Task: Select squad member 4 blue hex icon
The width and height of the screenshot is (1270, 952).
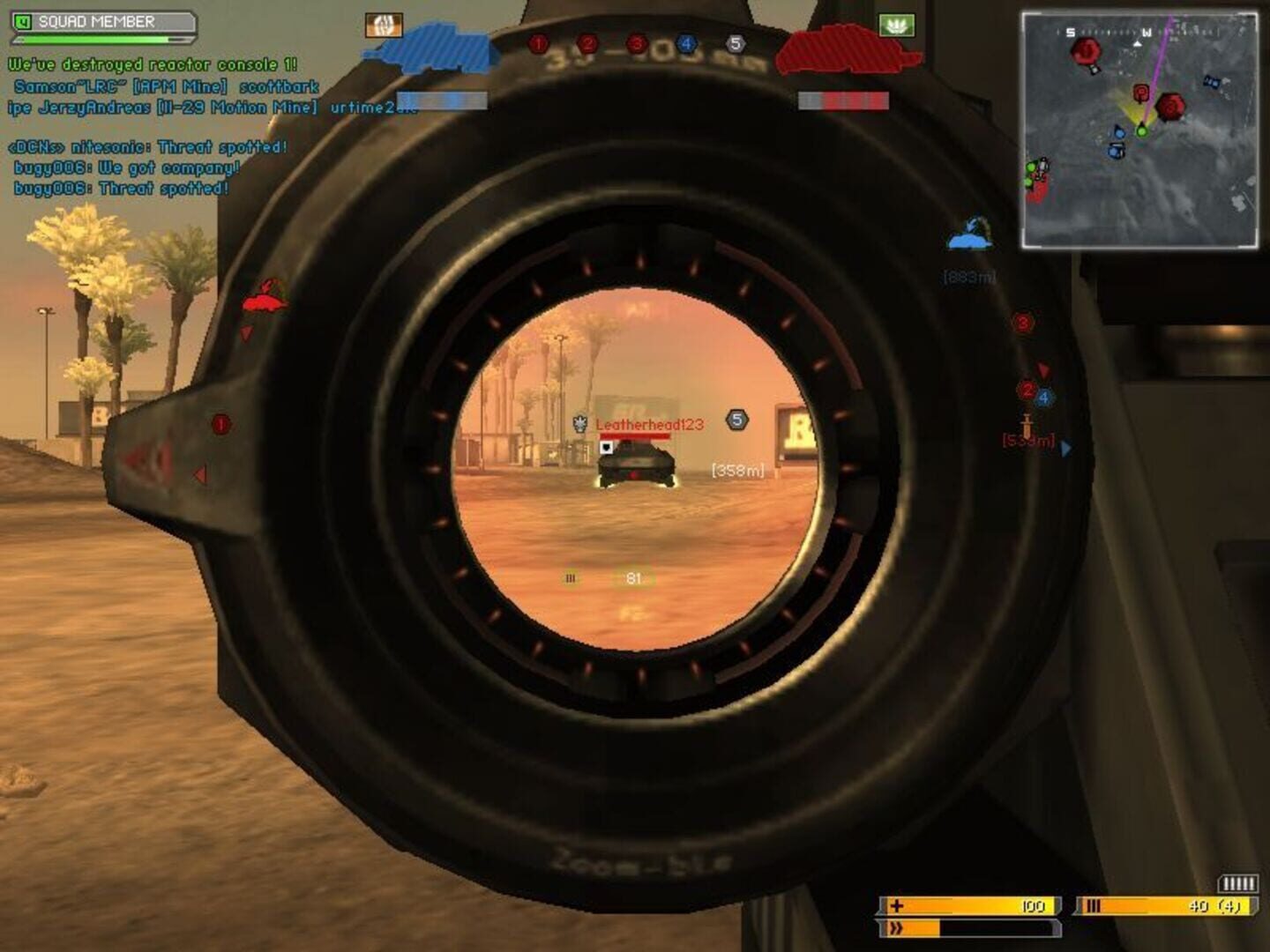Action: pos(686,41)
